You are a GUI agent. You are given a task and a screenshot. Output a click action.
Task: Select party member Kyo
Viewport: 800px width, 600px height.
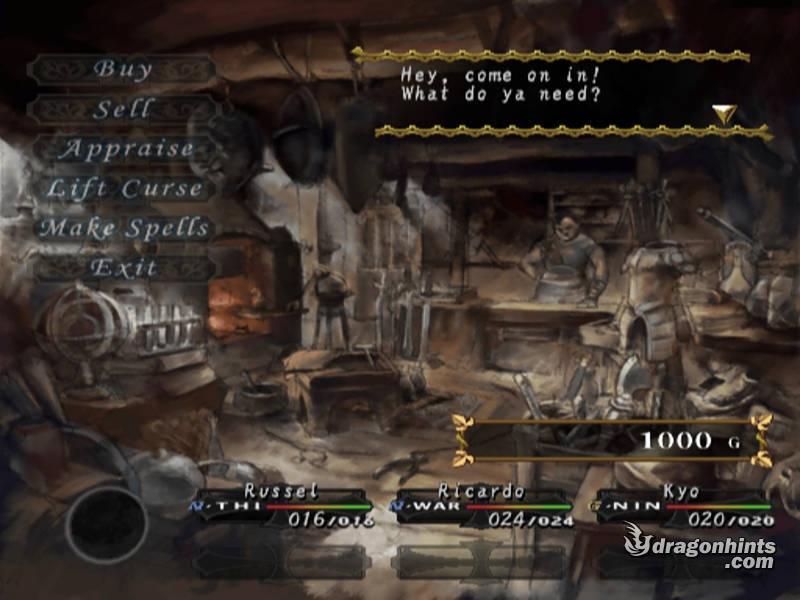coord(681,505)
